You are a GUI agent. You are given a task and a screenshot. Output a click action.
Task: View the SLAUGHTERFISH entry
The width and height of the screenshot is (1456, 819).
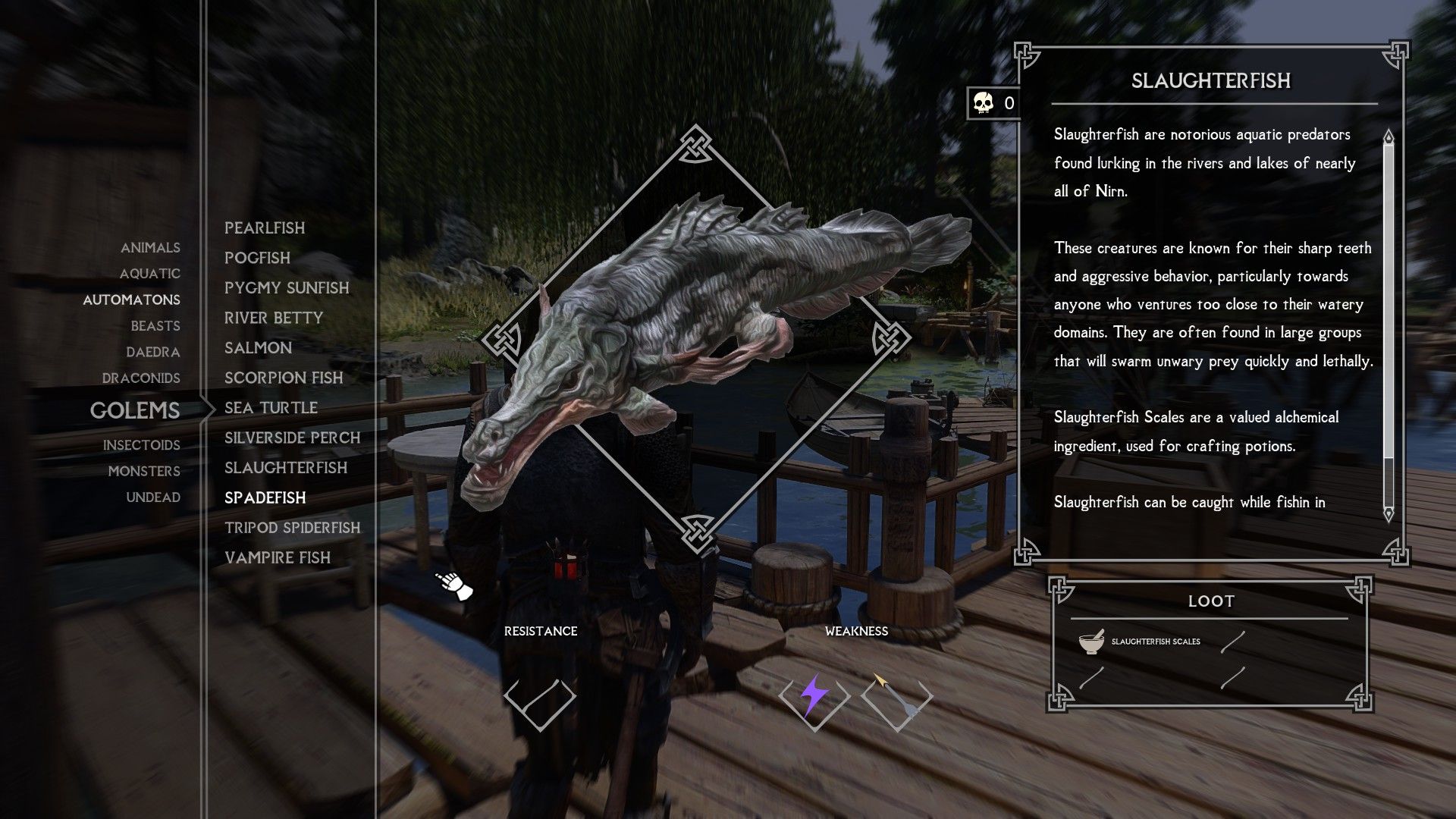[286, 468]
